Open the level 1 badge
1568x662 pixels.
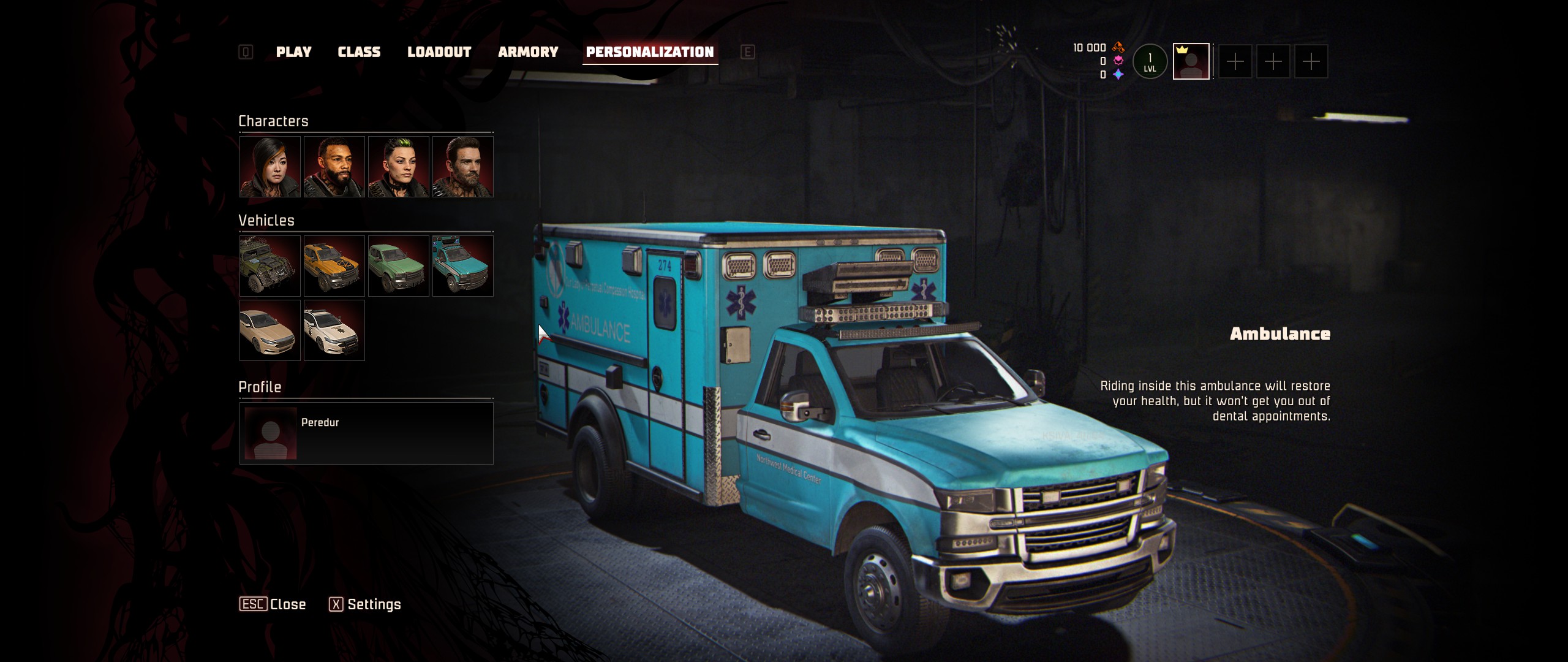point(1150,61)
